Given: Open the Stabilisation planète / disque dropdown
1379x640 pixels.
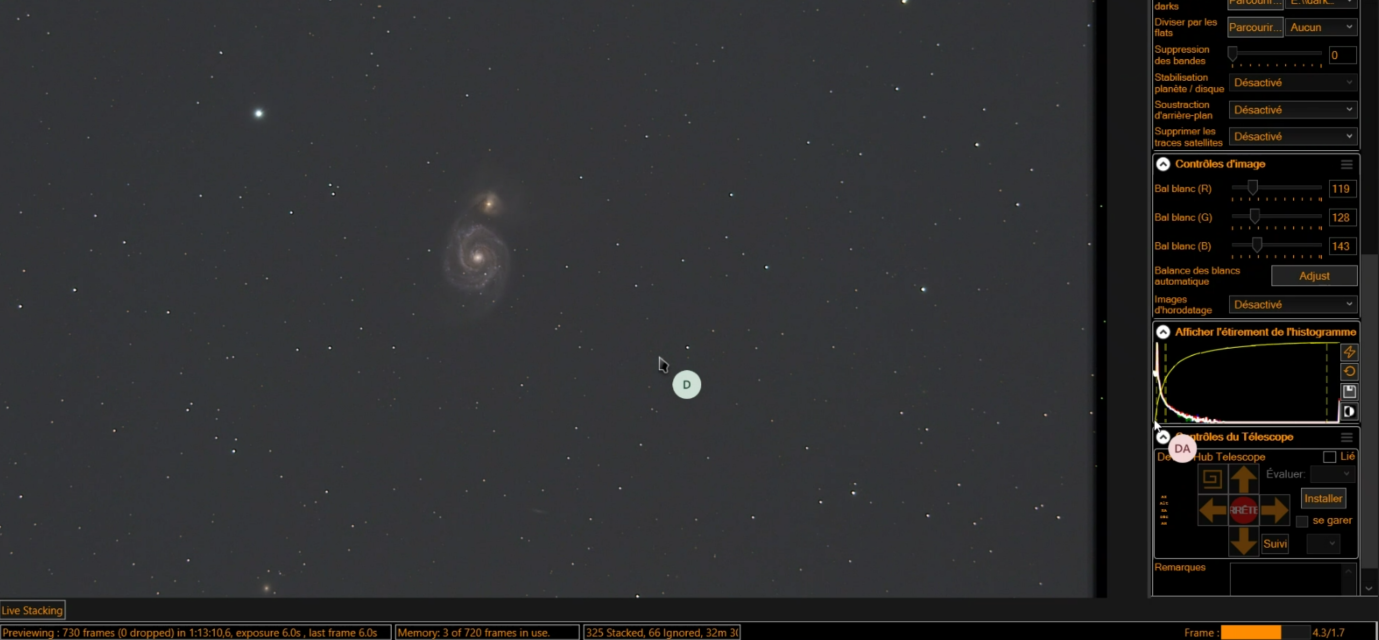Looking at the screenshot, I should (x=1293, y=82).
